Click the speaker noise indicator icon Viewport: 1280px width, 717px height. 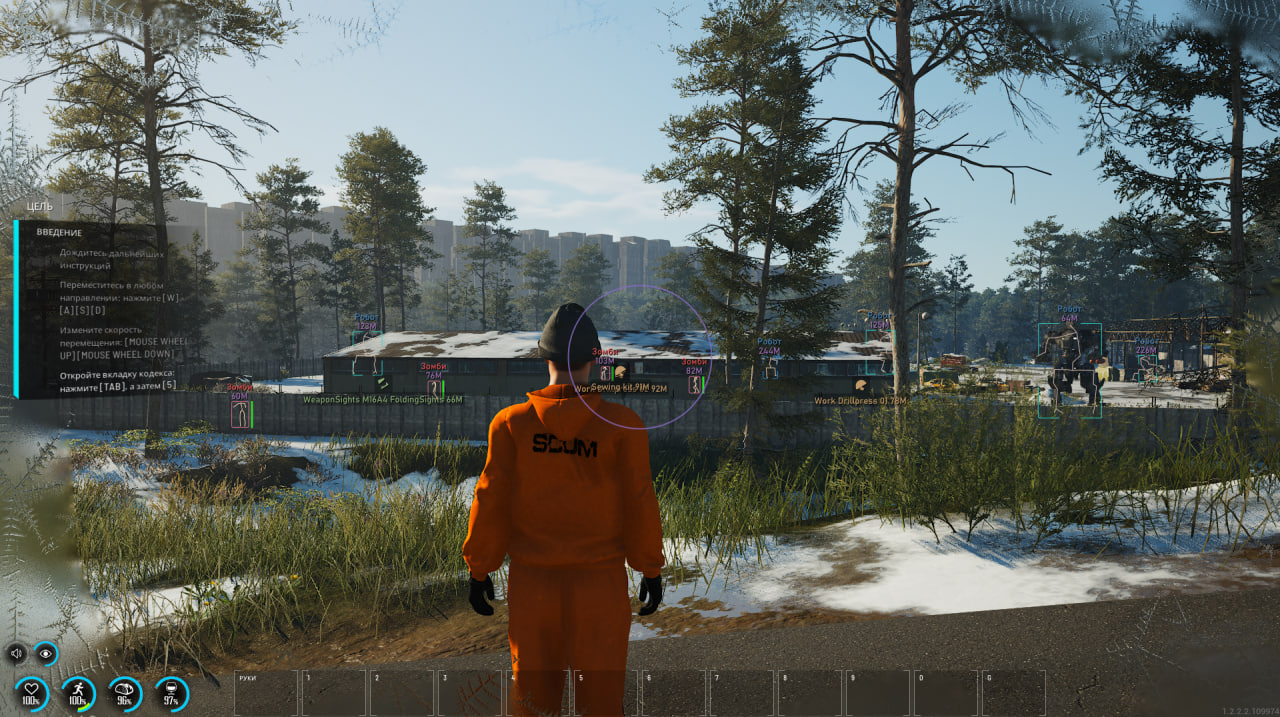pos(16,654)
